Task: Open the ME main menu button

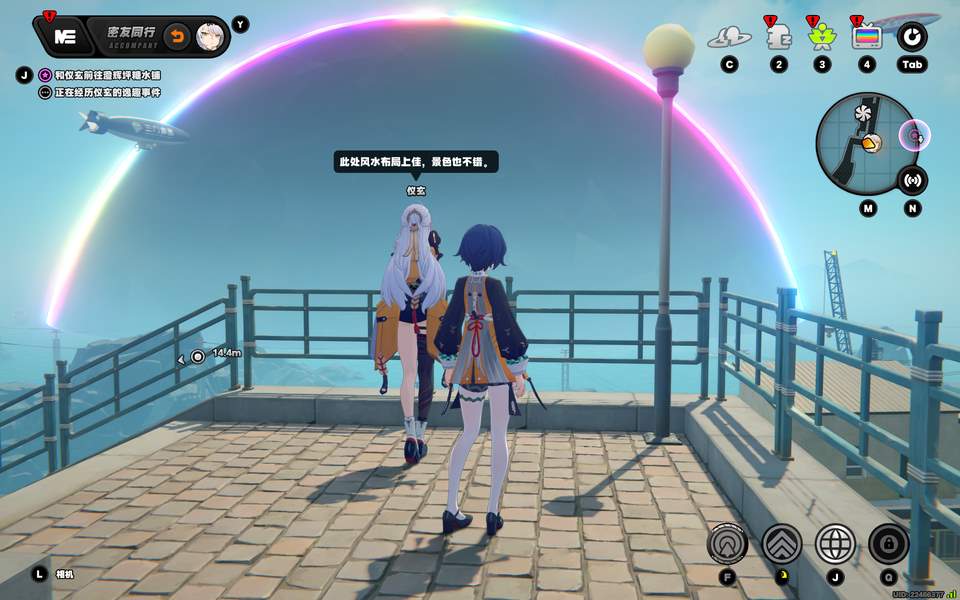Action: point(66,37)
